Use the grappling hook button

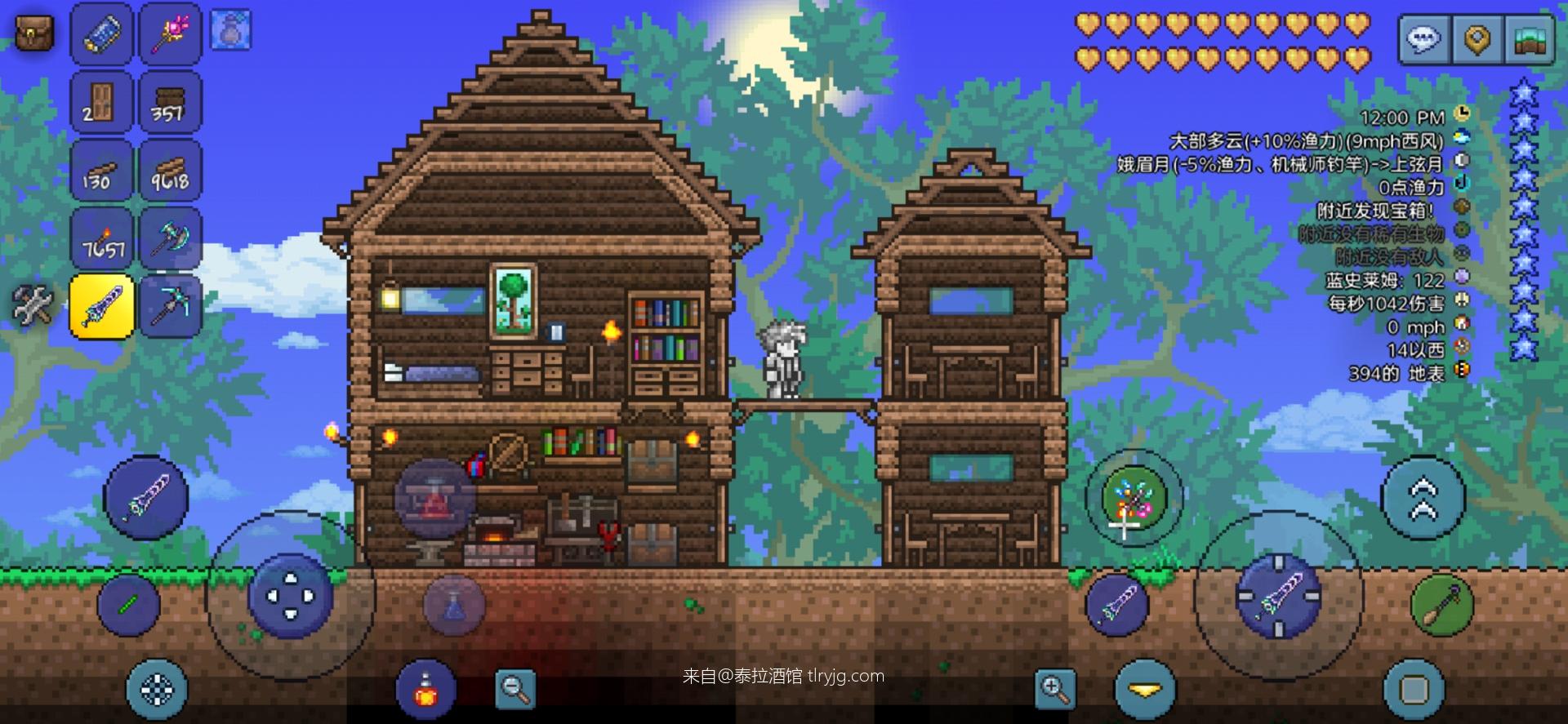tap(1441, 605)
